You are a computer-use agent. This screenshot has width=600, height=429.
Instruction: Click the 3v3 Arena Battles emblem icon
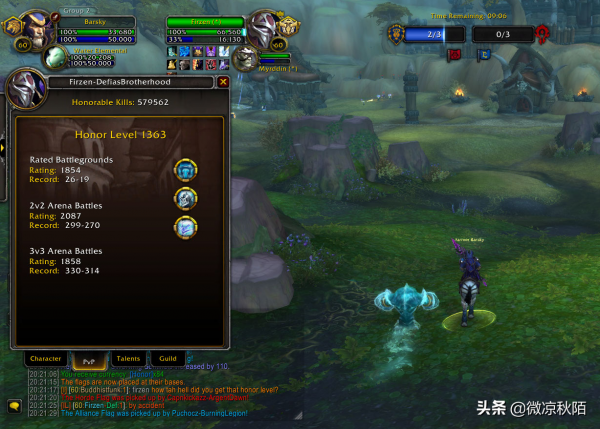[185, 228]
